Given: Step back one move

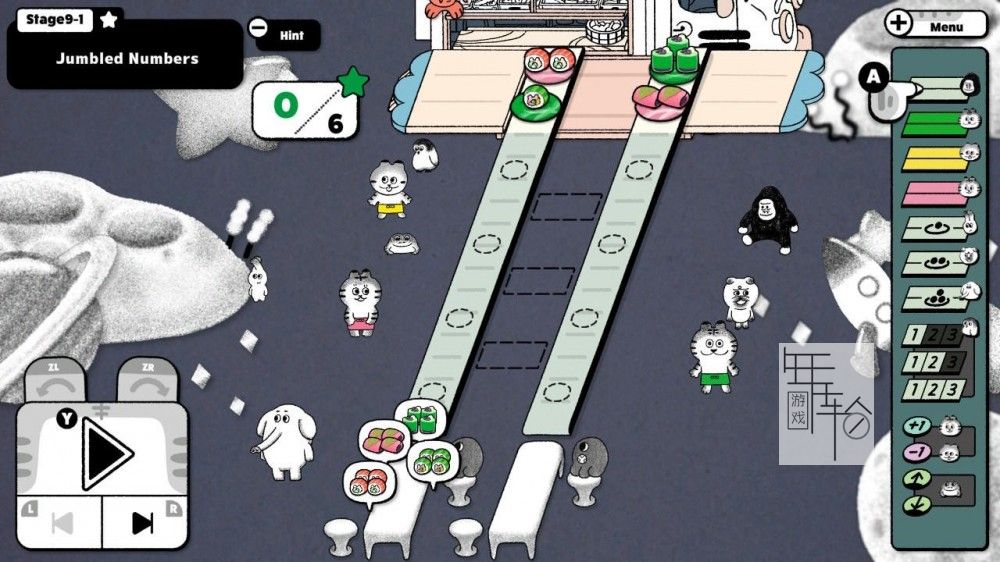Looking at the screenshot, I should 61,522.
